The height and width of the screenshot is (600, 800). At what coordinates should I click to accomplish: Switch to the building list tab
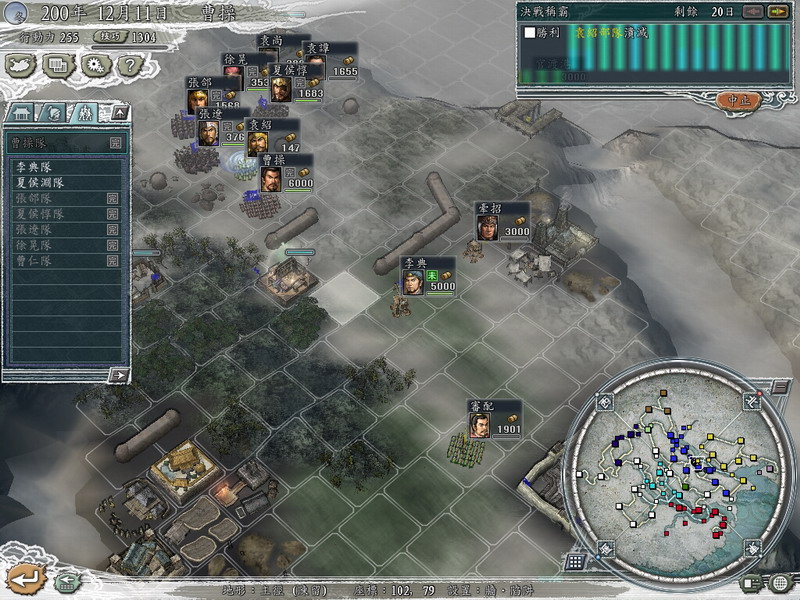(22, 113)
